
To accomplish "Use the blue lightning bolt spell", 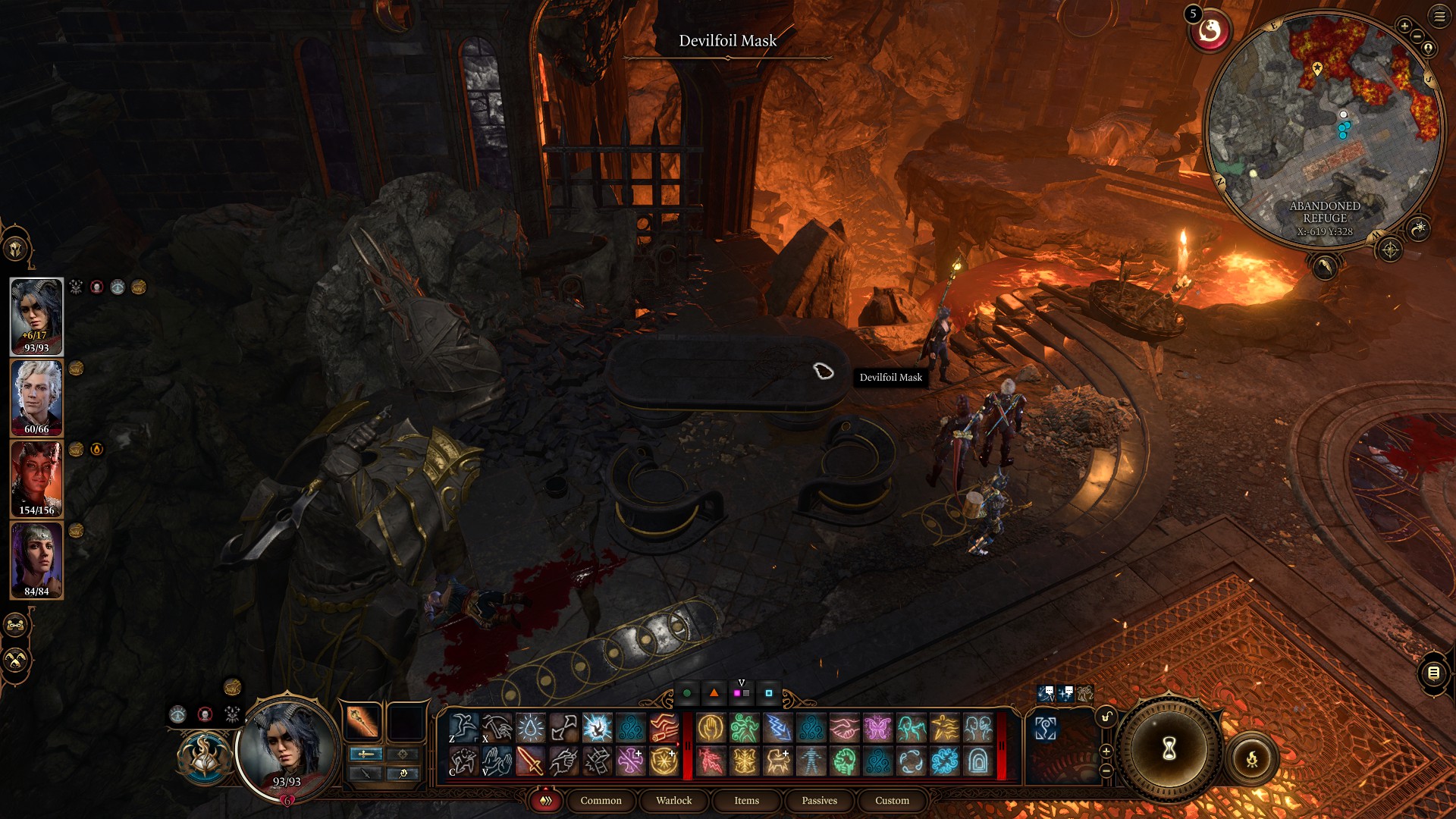I will point(777,728).
